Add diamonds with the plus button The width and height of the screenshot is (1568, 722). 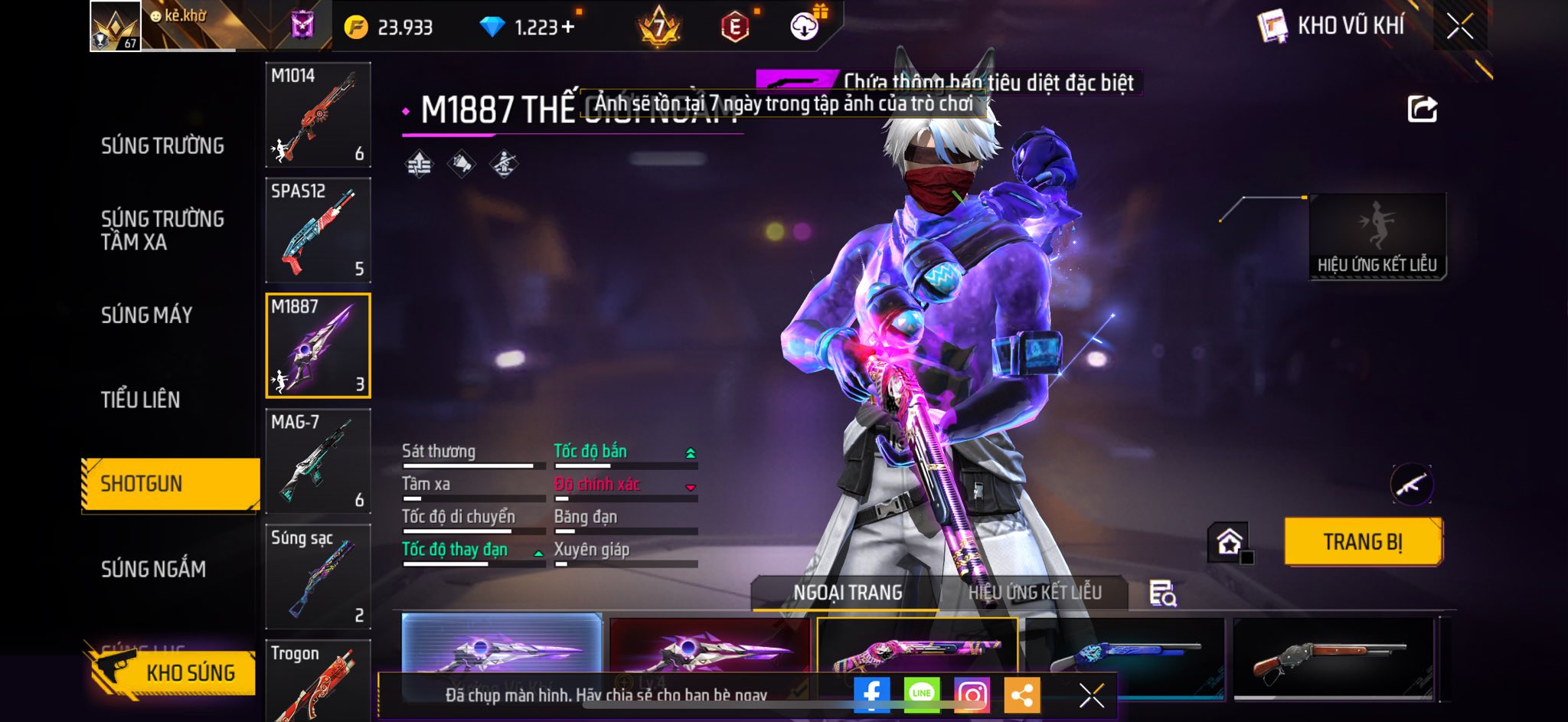(x=567, y=28)
